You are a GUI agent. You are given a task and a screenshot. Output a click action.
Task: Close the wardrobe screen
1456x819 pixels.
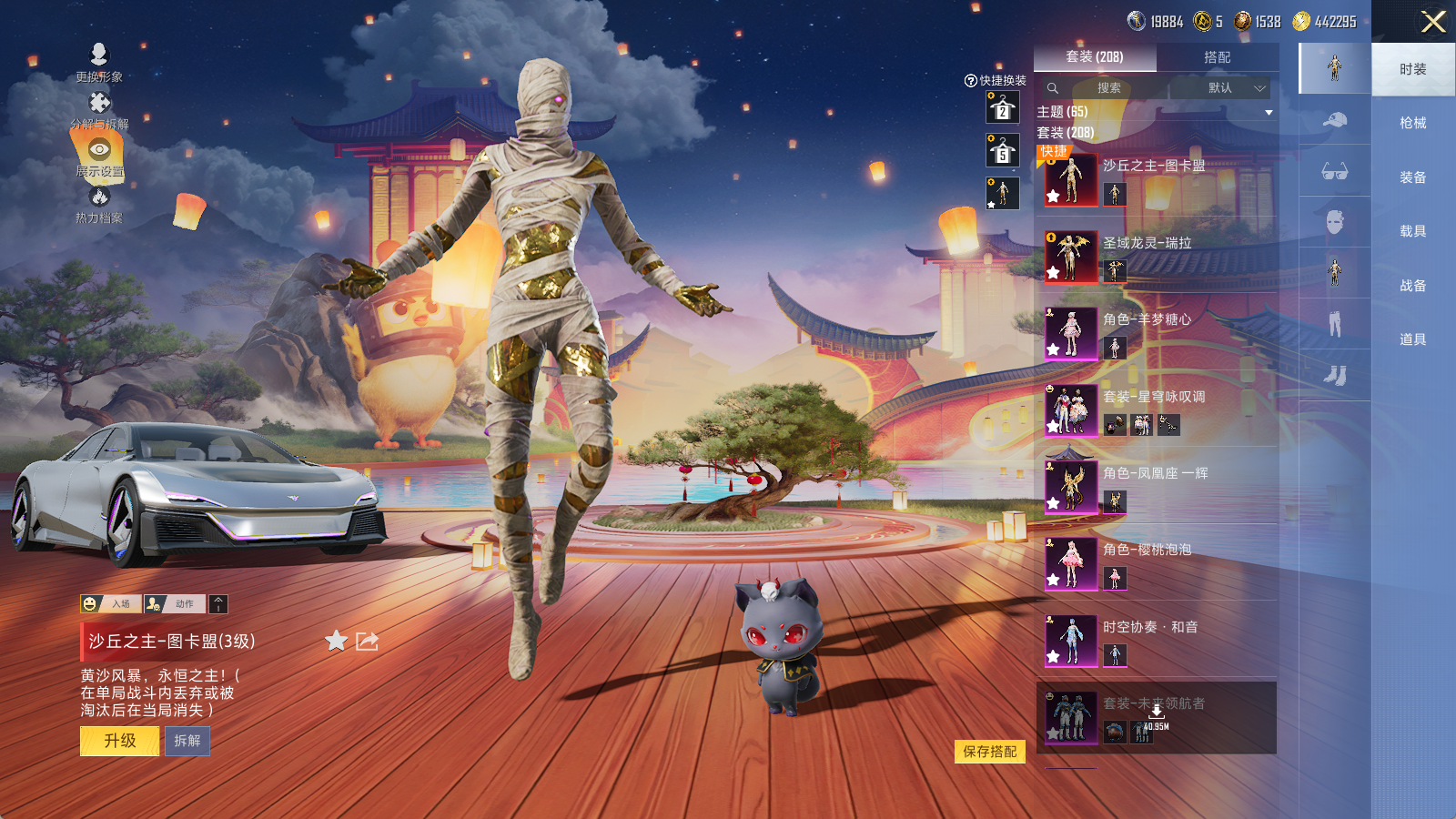point(1433,22)
